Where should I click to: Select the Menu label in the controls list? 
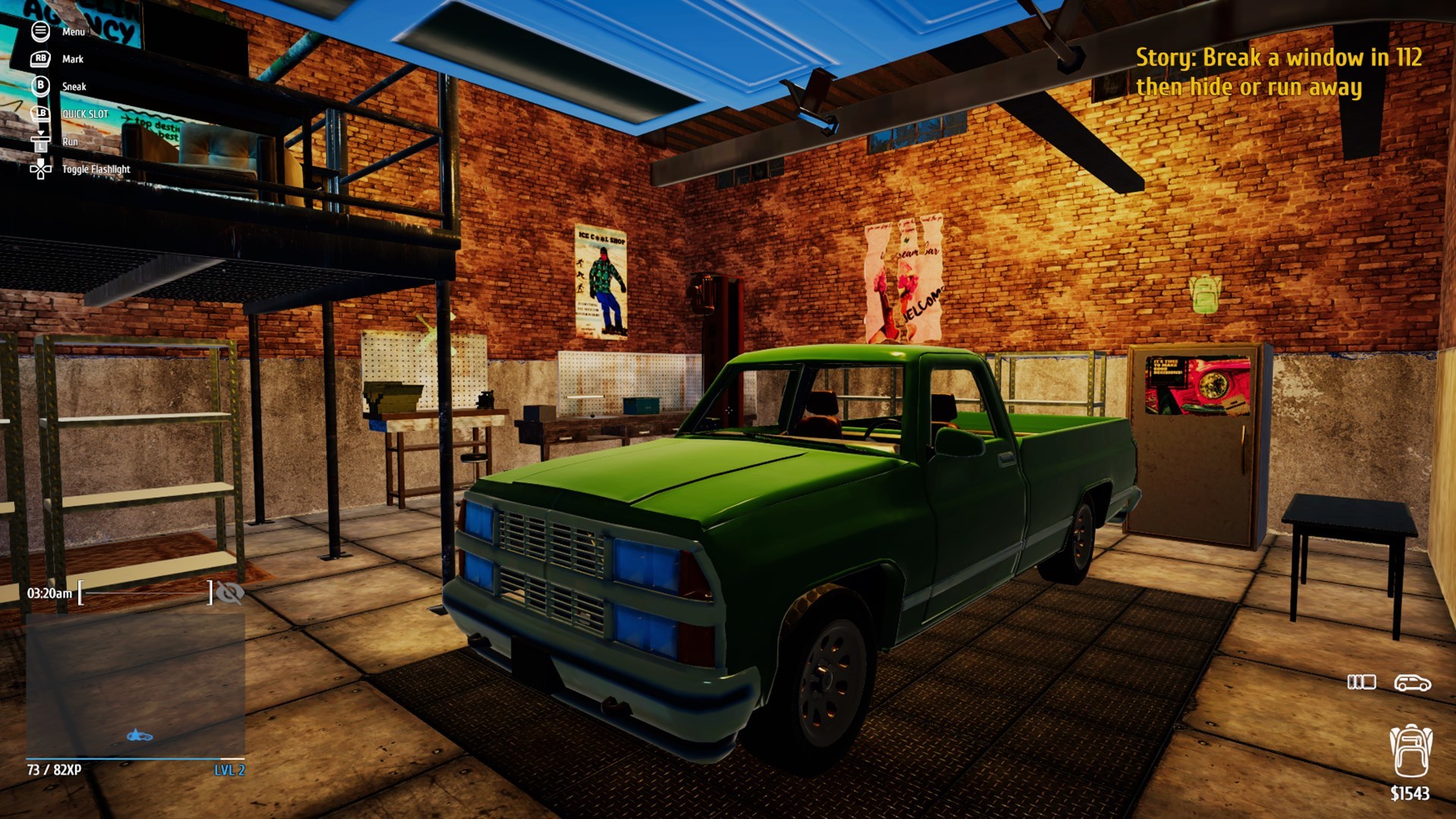(x=73, y=32)
